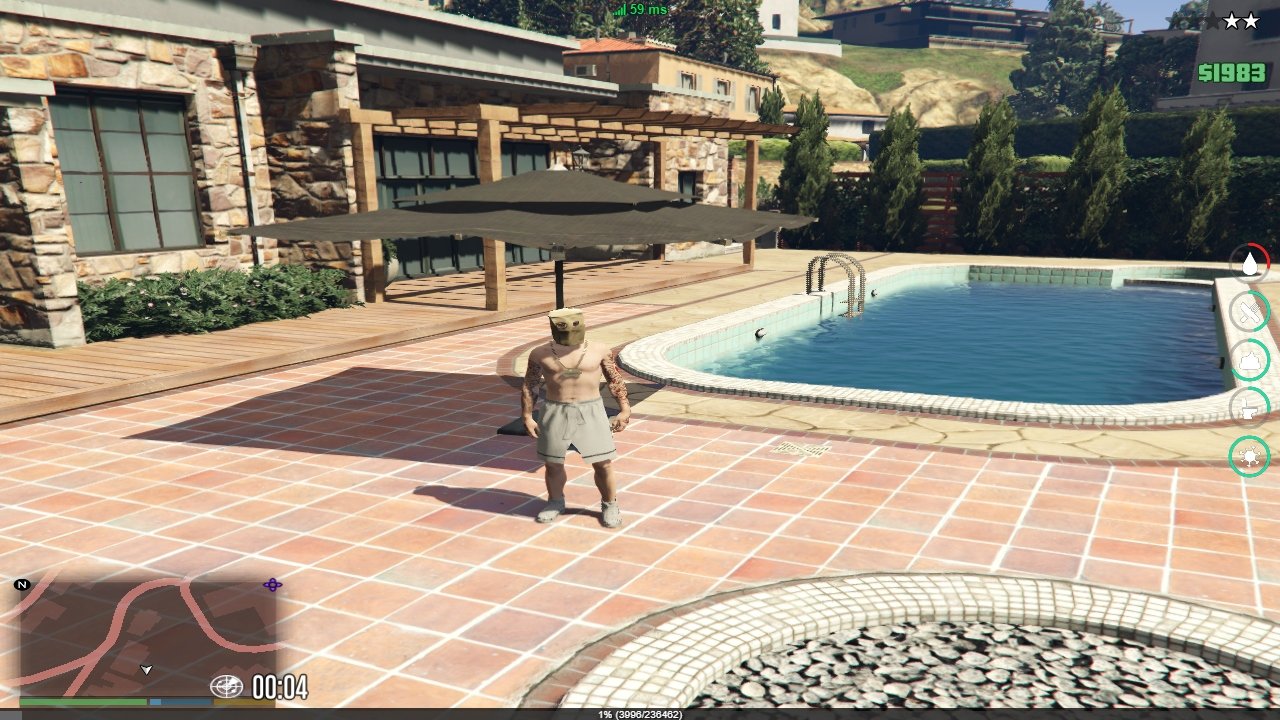Click the radar globe icon beside timer
1280x720 pixels.
[226, 686]
